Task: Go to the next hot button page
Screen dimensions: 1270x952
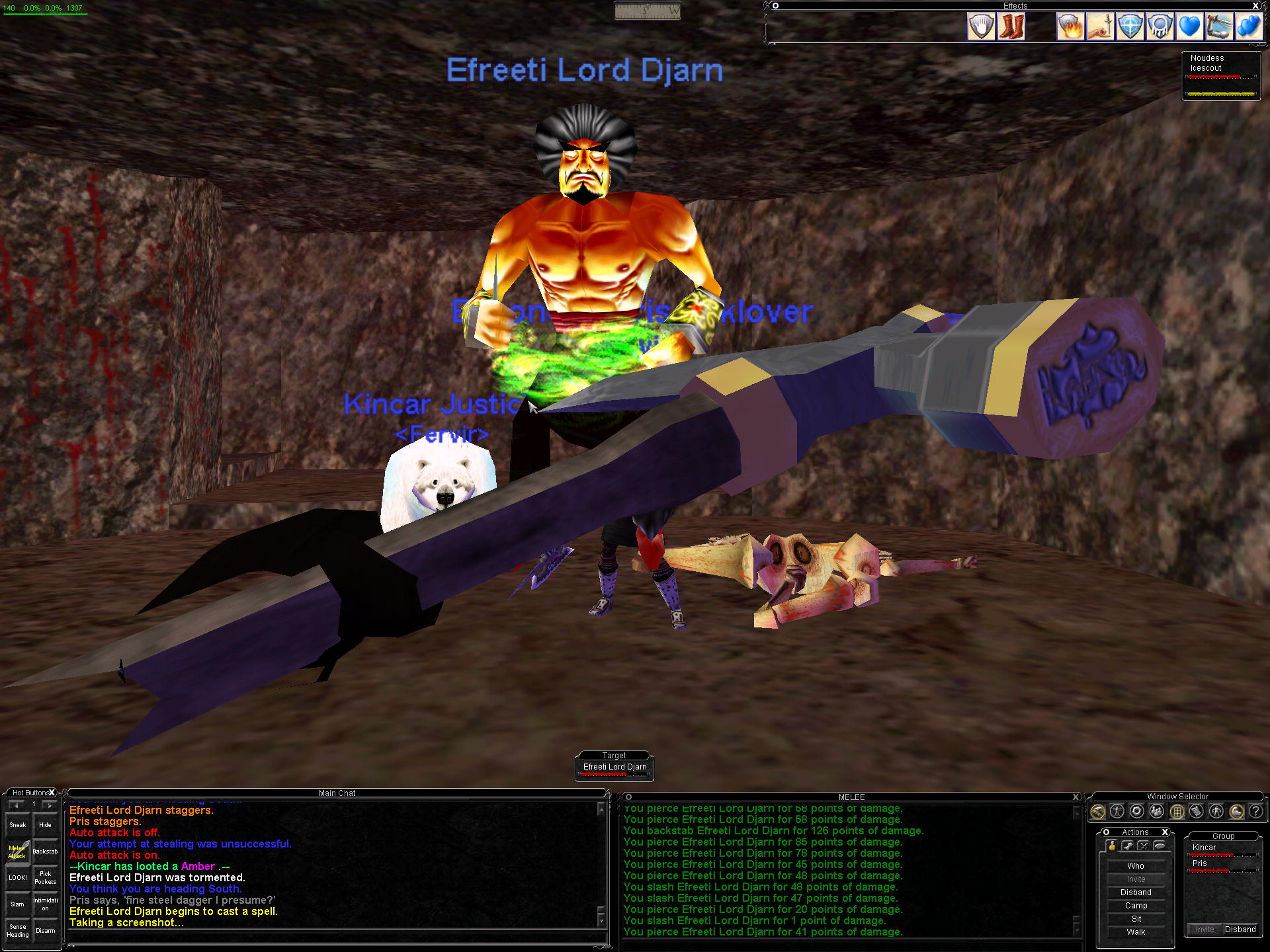Action: (50, 805)
